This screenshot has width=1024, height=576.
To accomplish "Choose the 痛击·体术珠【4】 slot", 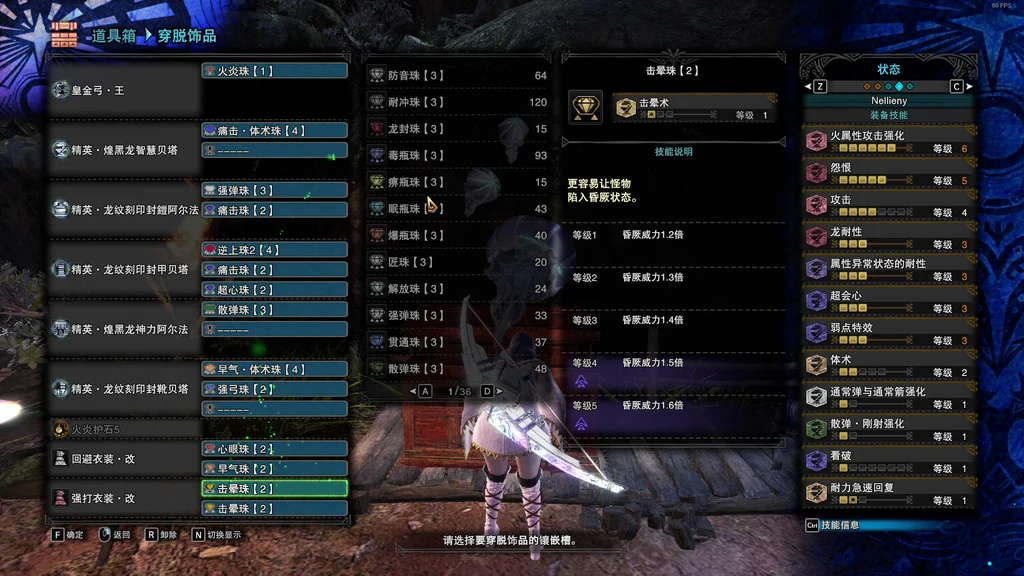I will (274, 130).
